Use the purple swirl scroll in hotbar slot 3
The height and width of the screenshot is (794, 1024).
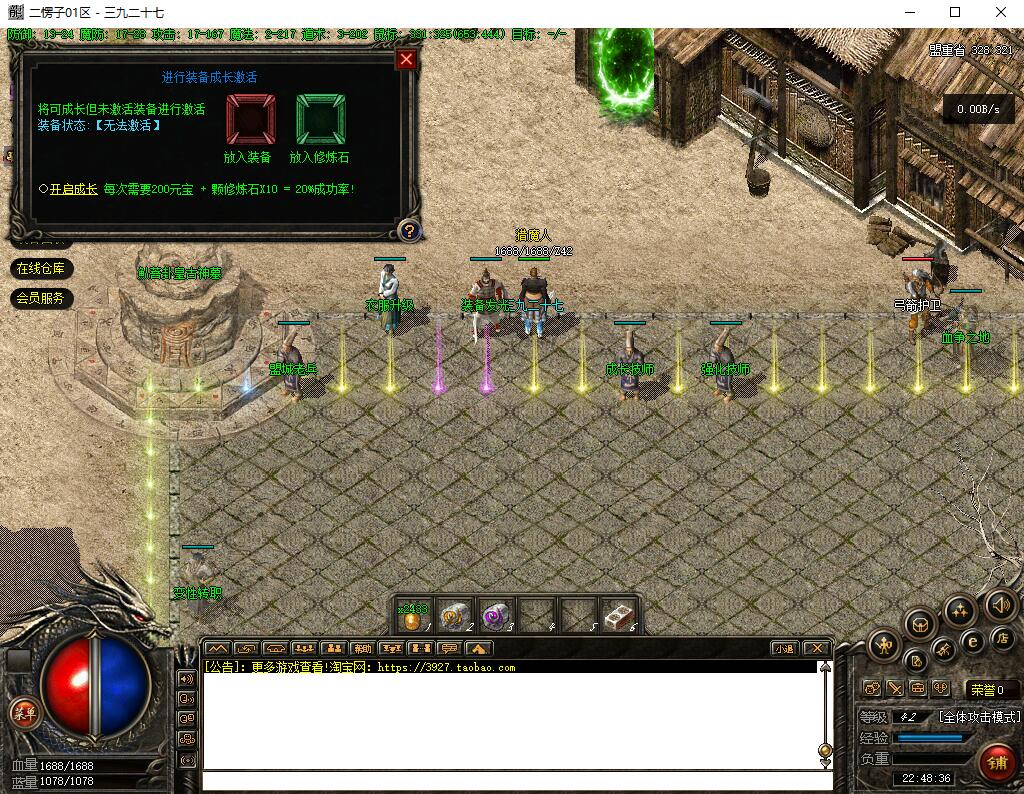[x=495, y=617]
